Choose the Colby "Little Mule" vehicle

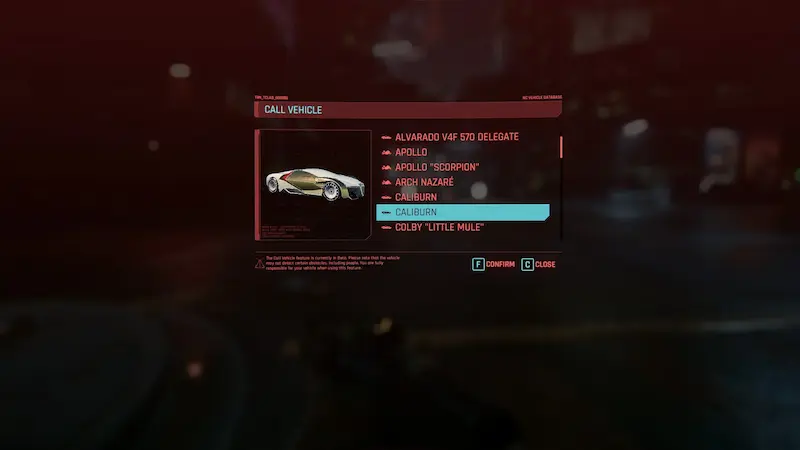(x=439, y=228)
